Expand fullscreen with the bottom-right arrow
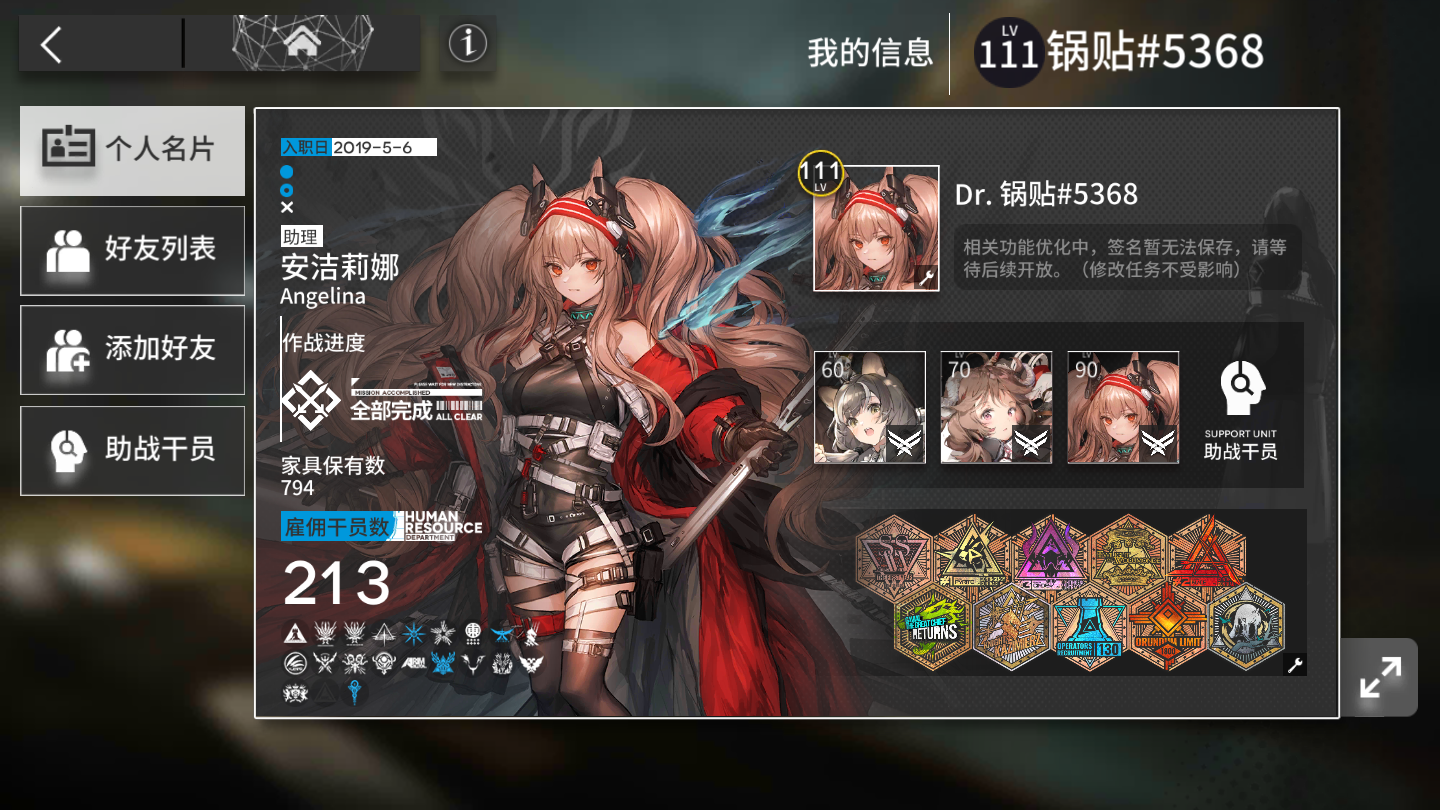 (1379, 677)
